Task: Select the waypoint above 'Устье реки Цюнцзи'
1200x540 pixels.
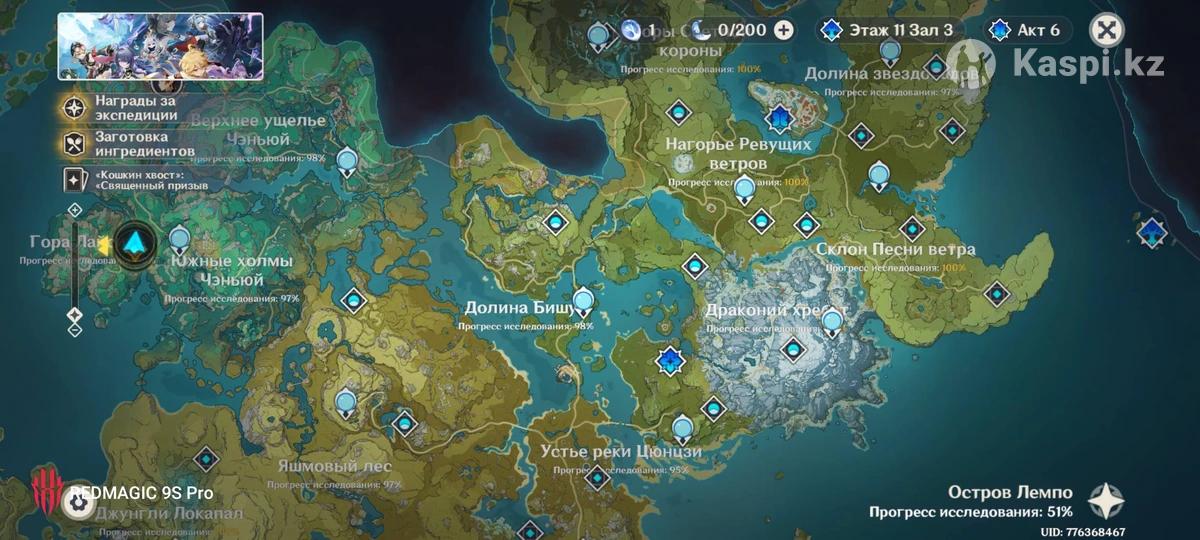Action: (683, 430)
